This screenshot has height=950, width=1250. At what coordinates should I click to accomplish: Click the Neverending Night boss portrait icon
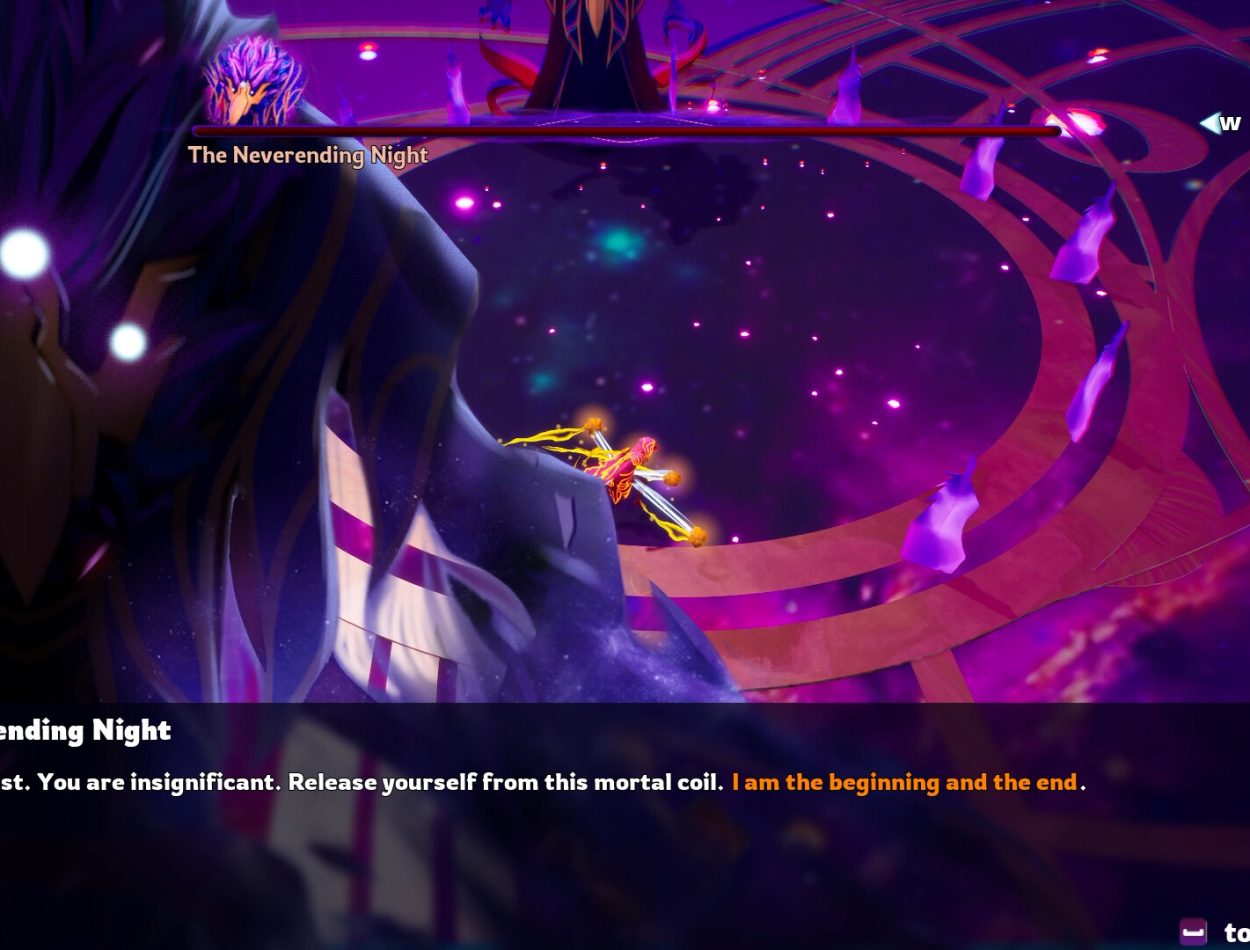(254, 82)
